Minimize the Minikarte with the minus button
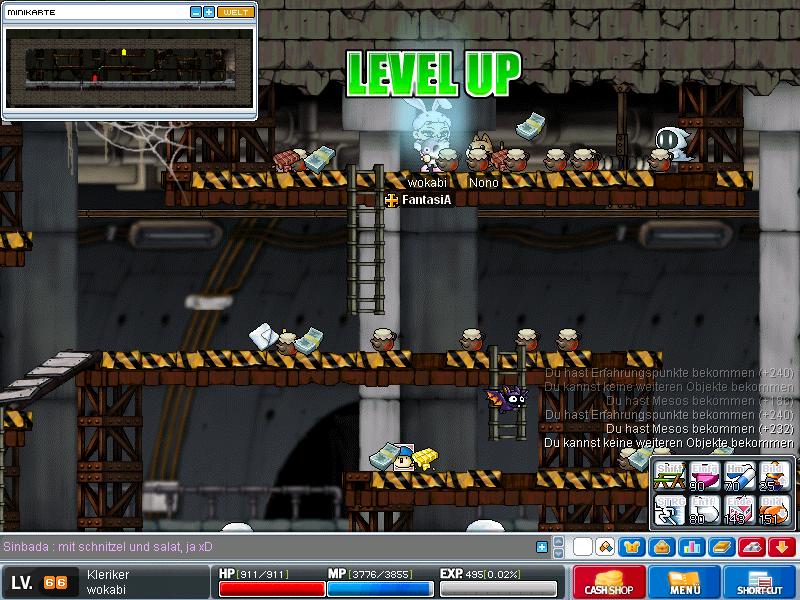800x600 pixels. (x=195, y=12)
